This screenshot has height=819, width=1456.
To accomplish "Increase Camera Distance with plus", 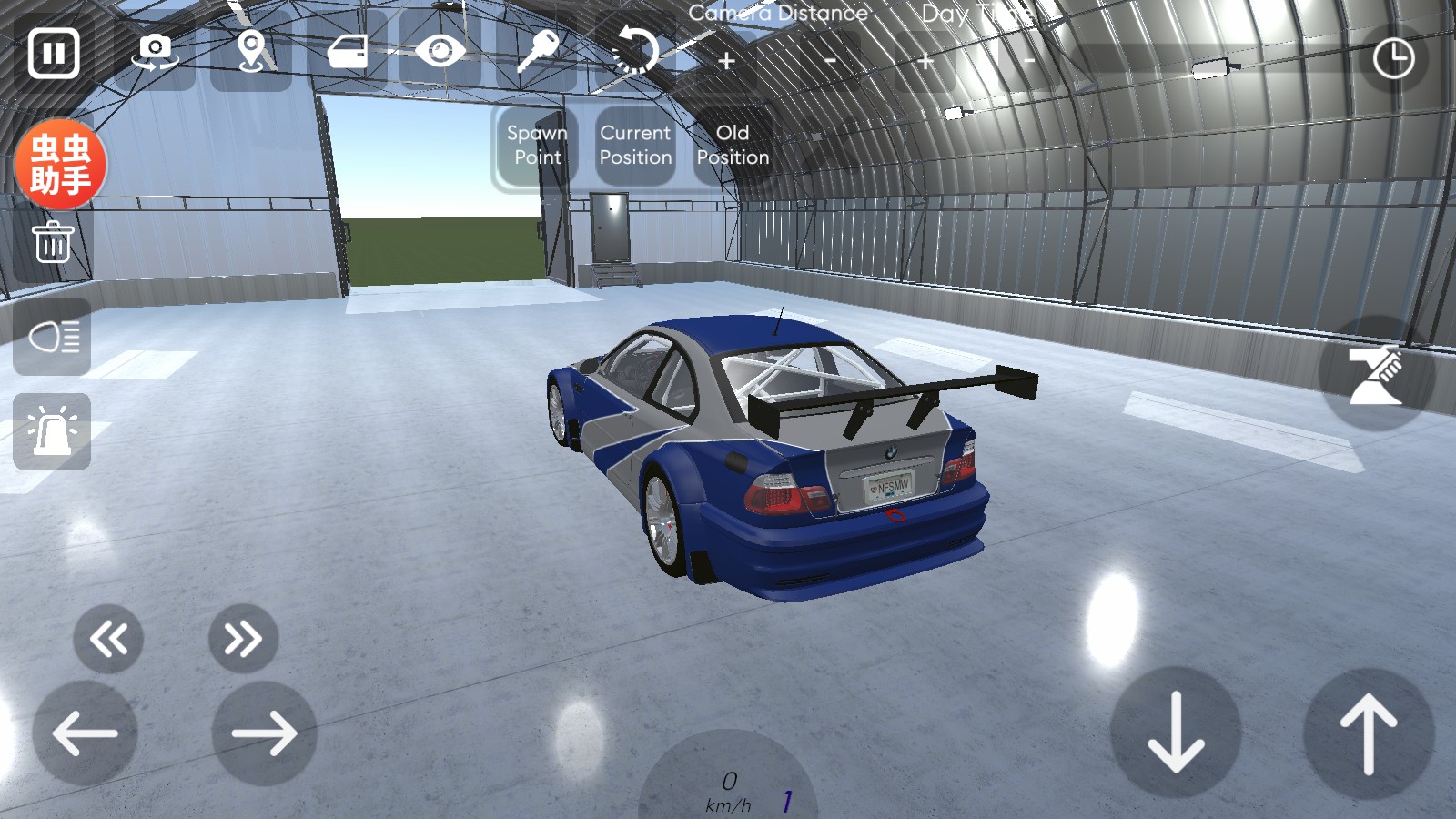I will (726, 62).
